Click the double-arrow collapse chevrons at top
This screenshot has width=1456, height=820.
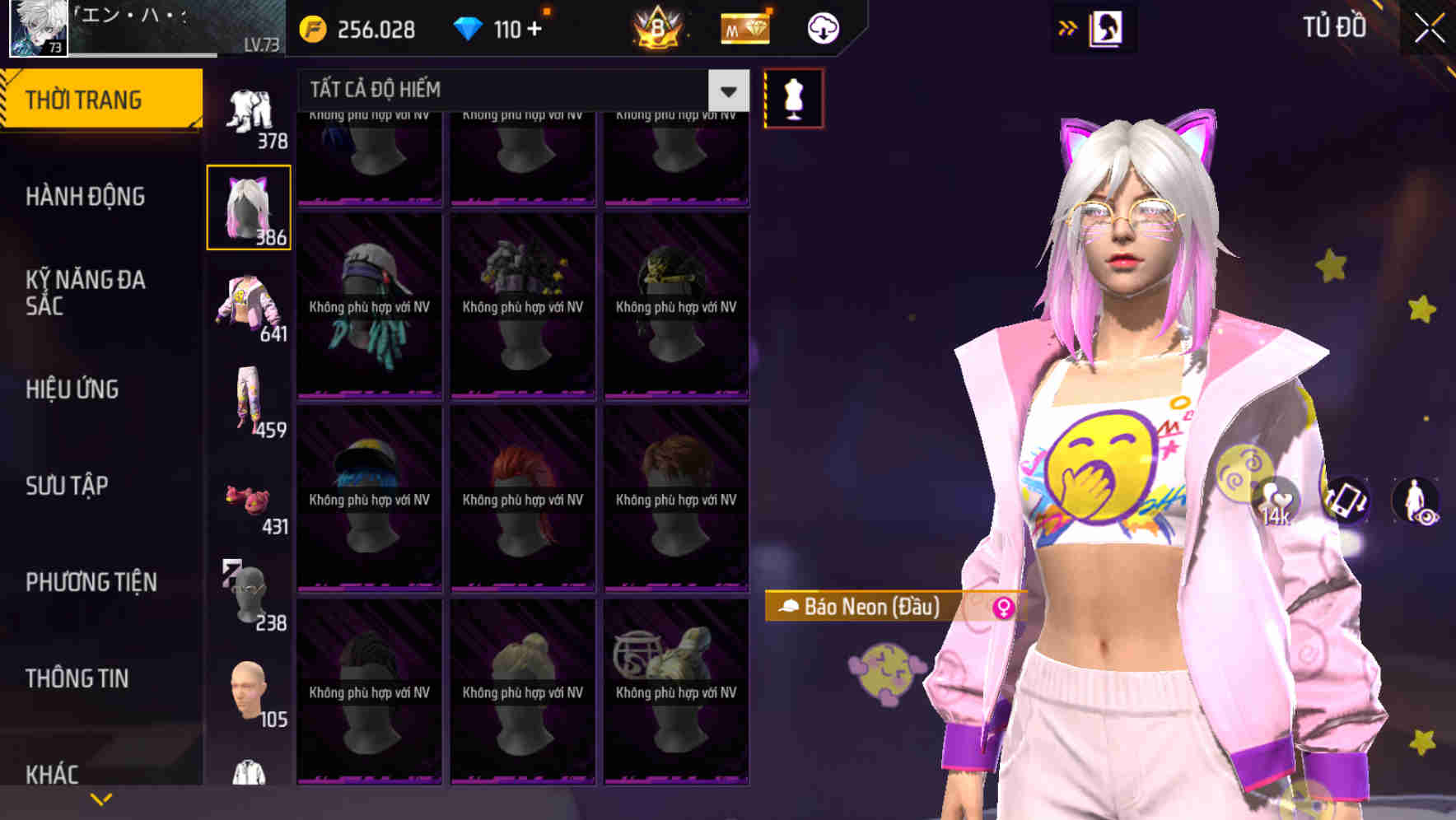coord(1067,26)
